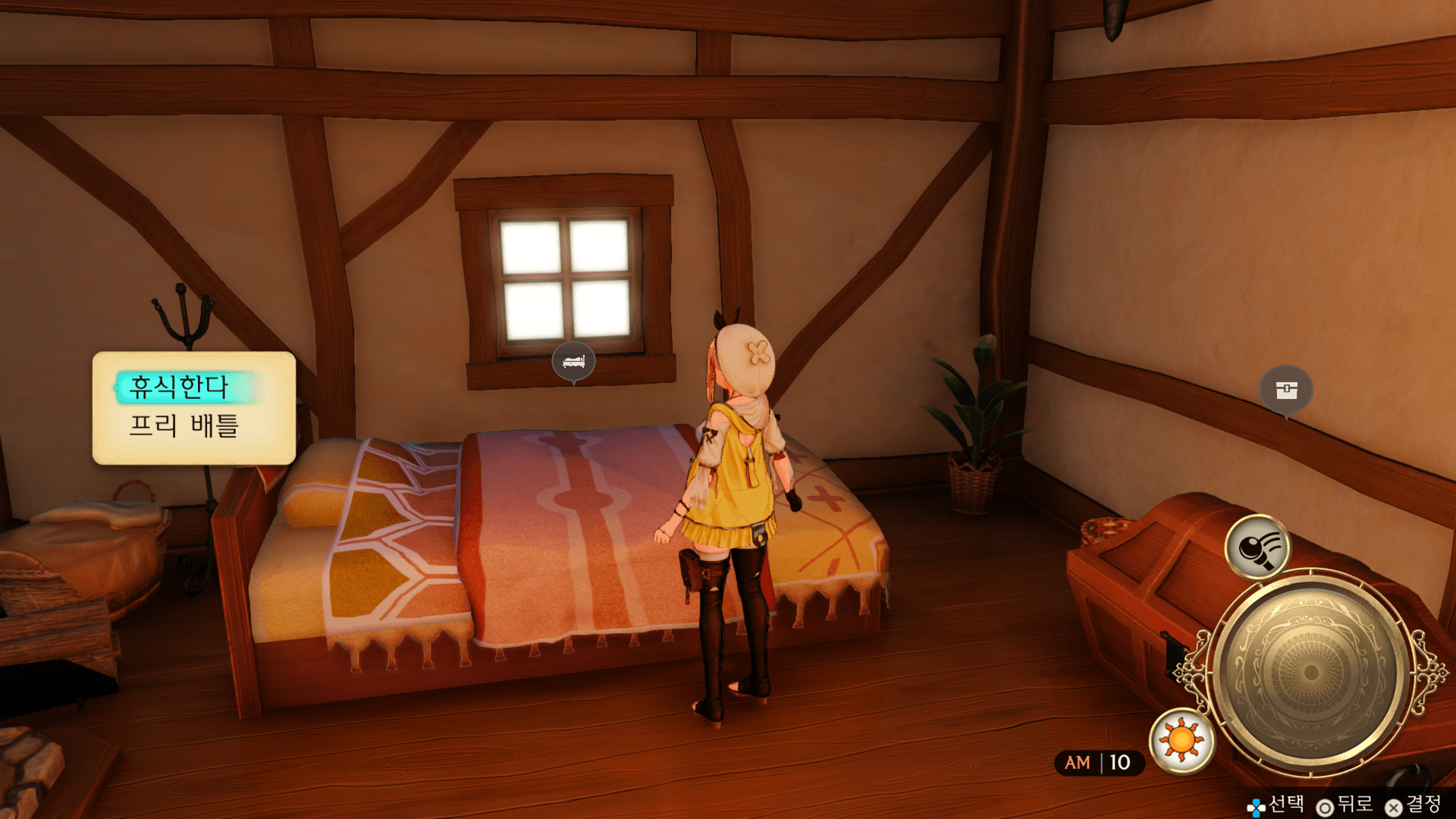Activate the magnifying search icon above the compass

pos(1257,547)
